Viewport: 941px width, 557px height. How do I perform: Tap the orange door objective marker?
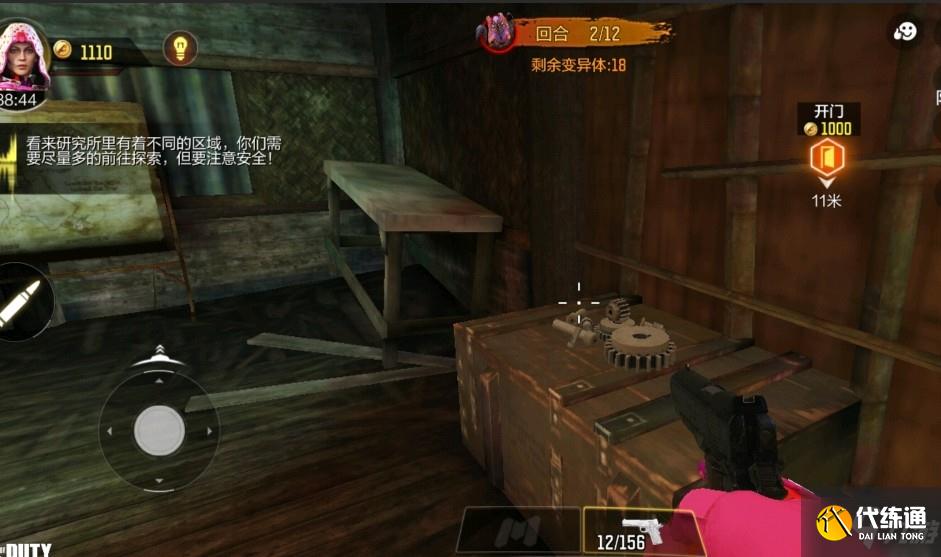pos(826,156)
